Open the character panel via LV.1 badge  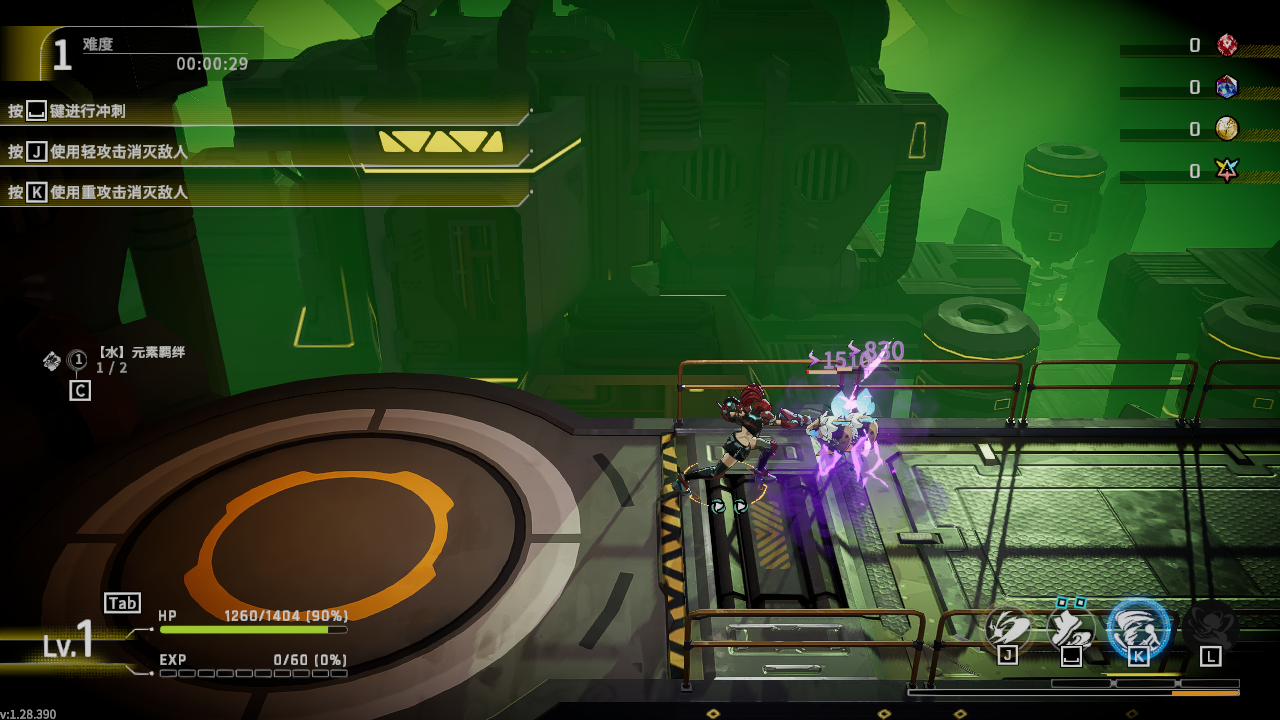click(x=68, y=640)
